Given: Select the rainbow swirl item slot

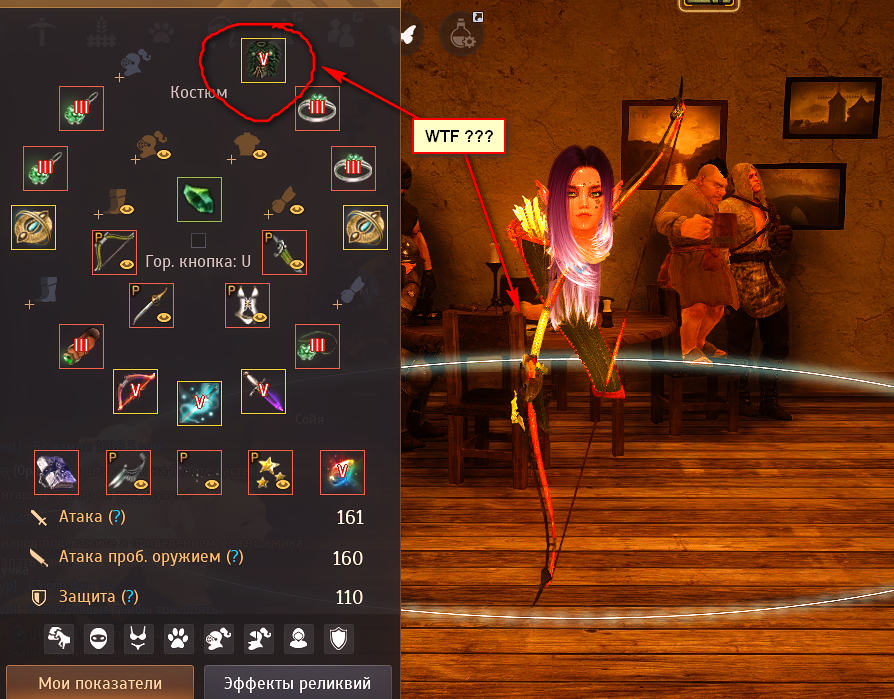Looking at the screenshot, I should [x=342, y=472].
